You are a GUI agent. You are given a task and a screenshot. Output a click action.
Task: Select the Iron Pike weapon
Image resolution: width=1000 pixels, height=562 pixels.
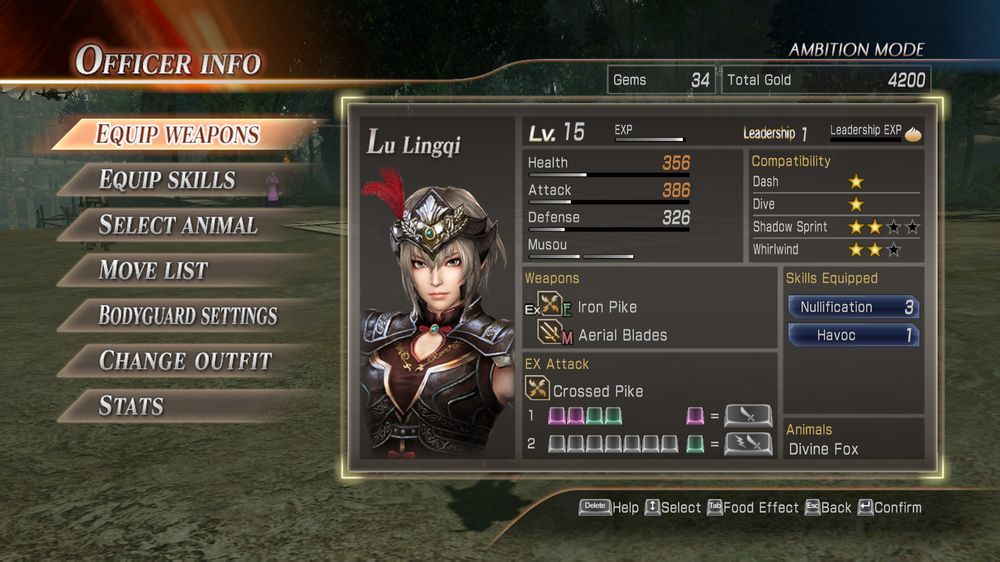(606, 307)
